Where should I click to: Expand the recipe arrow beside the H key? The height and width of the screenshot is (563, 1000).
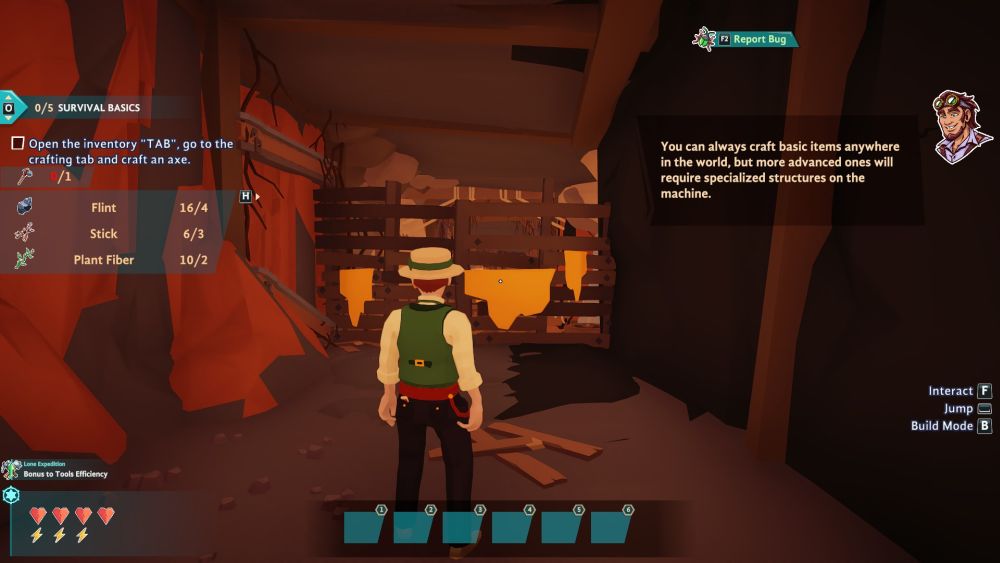pos(258,197)
